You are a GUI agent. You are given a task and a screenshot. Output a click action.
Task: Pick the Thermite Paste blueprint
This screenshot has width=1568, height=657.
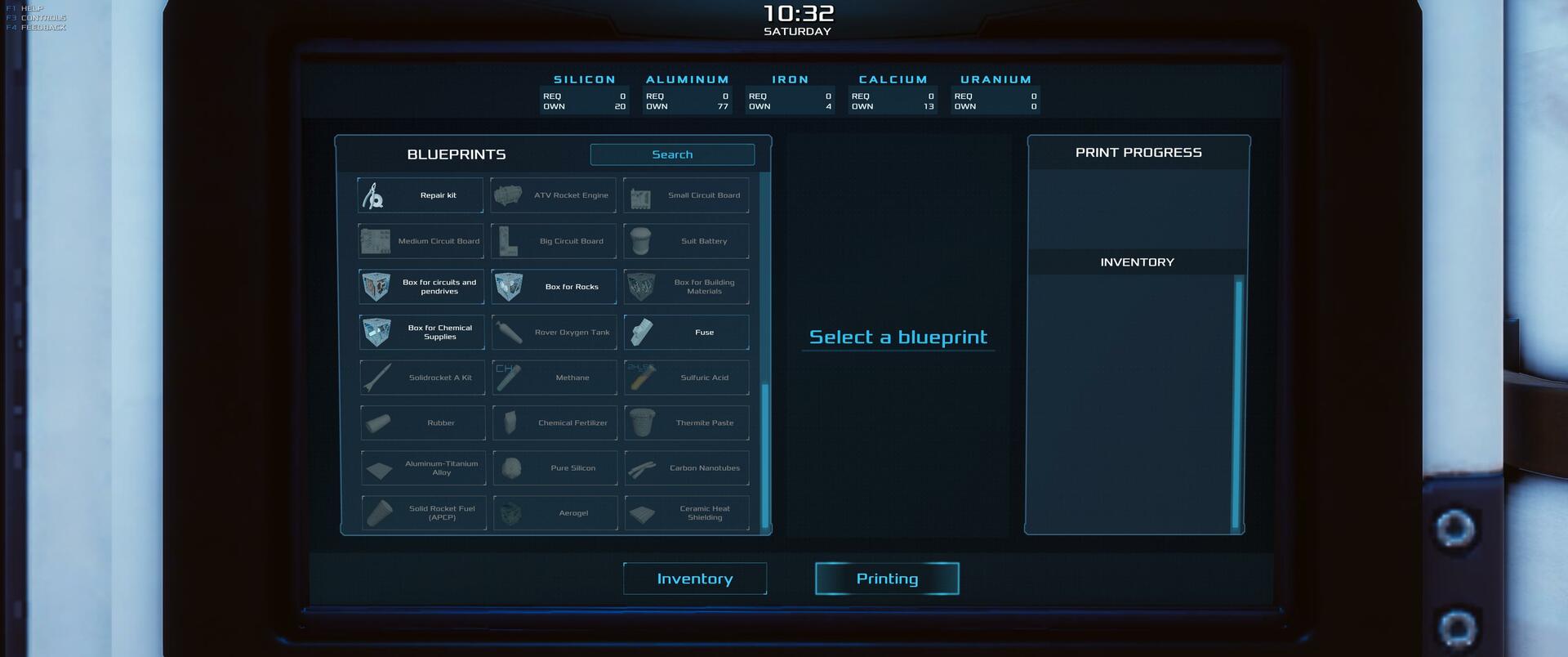coord(688,422)
